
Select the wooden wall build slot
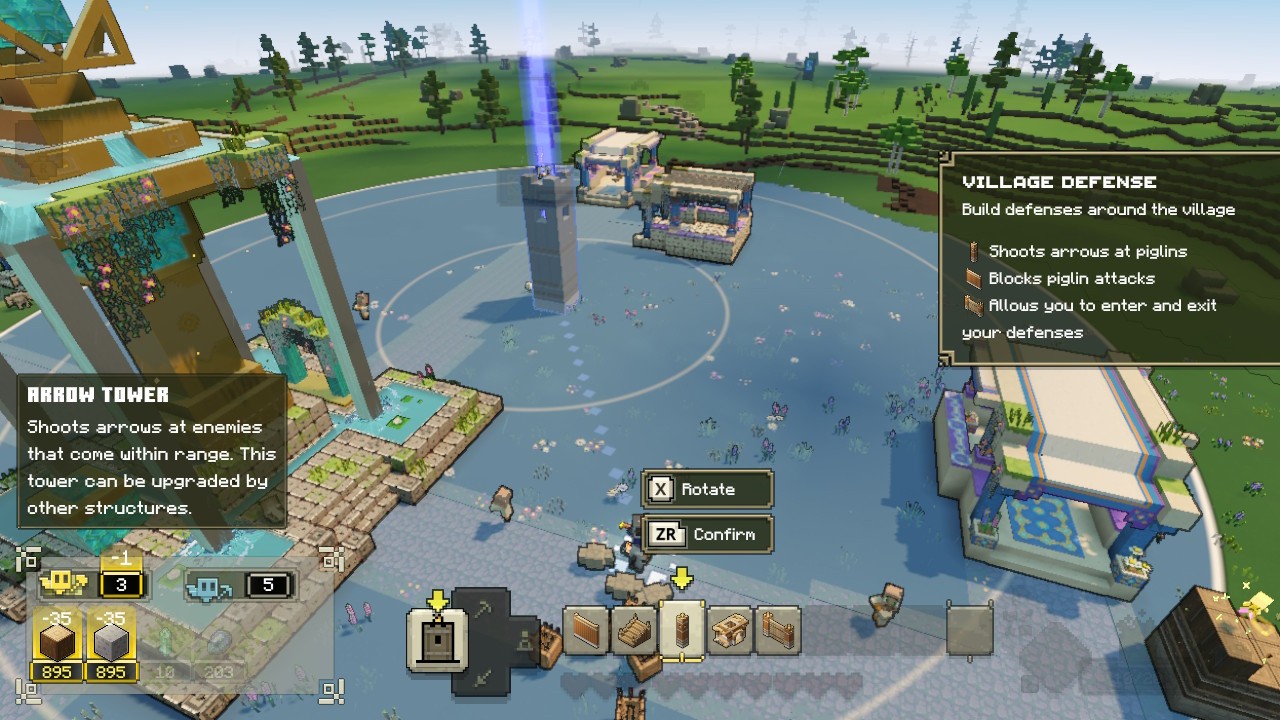tap(587, 631)
